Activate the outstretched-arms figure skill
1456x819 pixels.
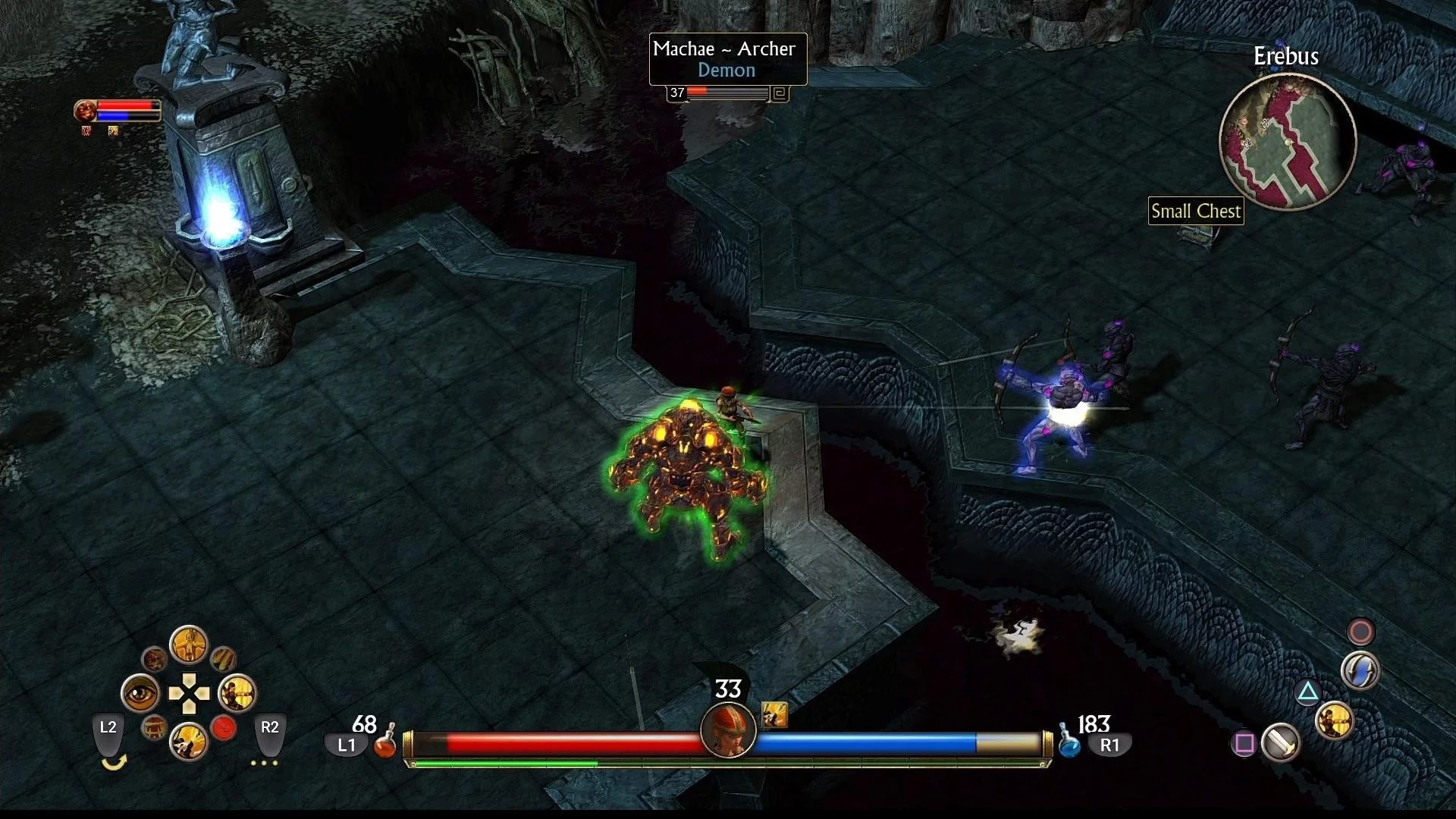tap(188, 645)
